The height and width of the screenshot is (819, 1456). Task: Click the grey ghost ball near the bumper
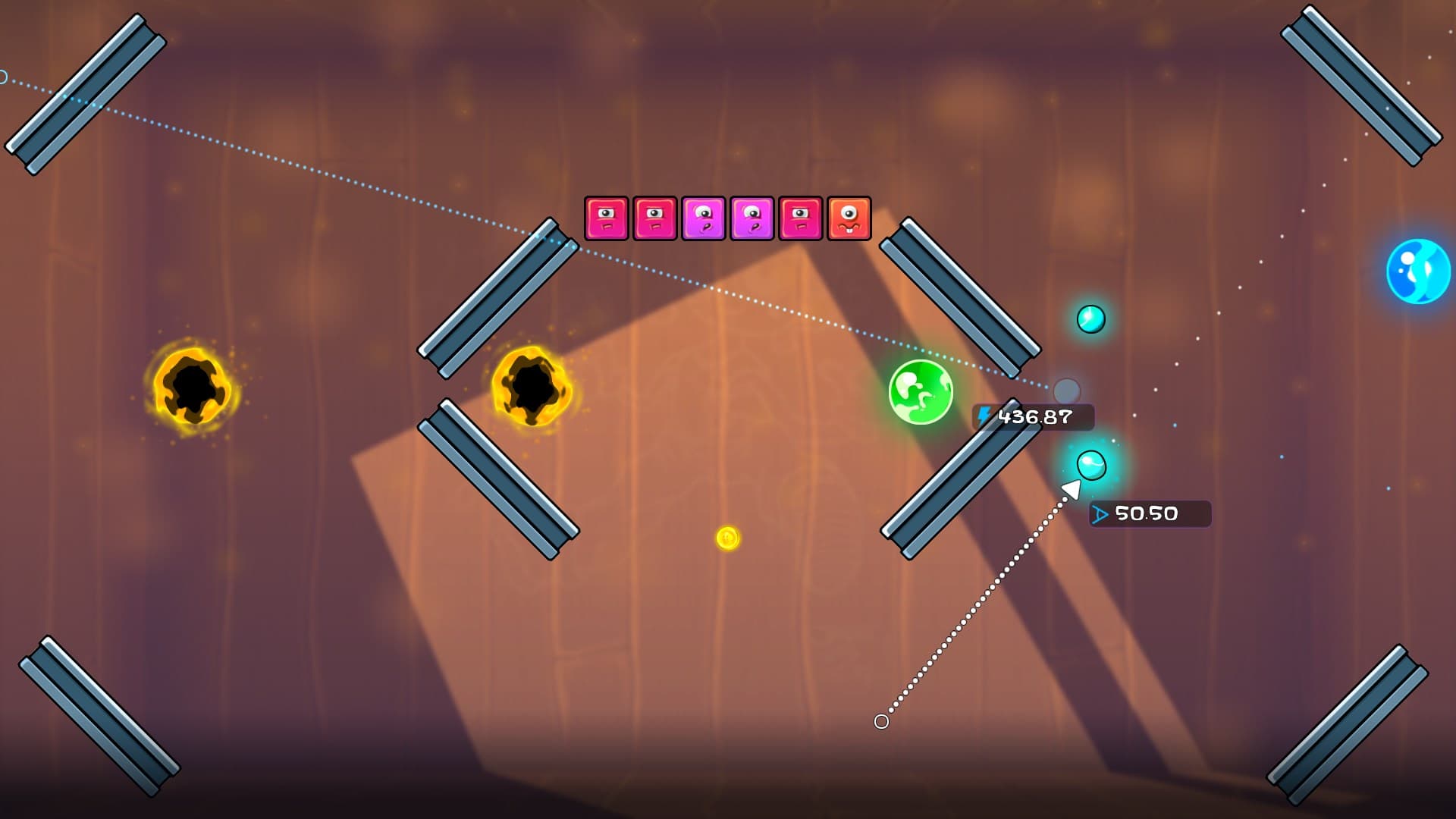coord(1067,391)
